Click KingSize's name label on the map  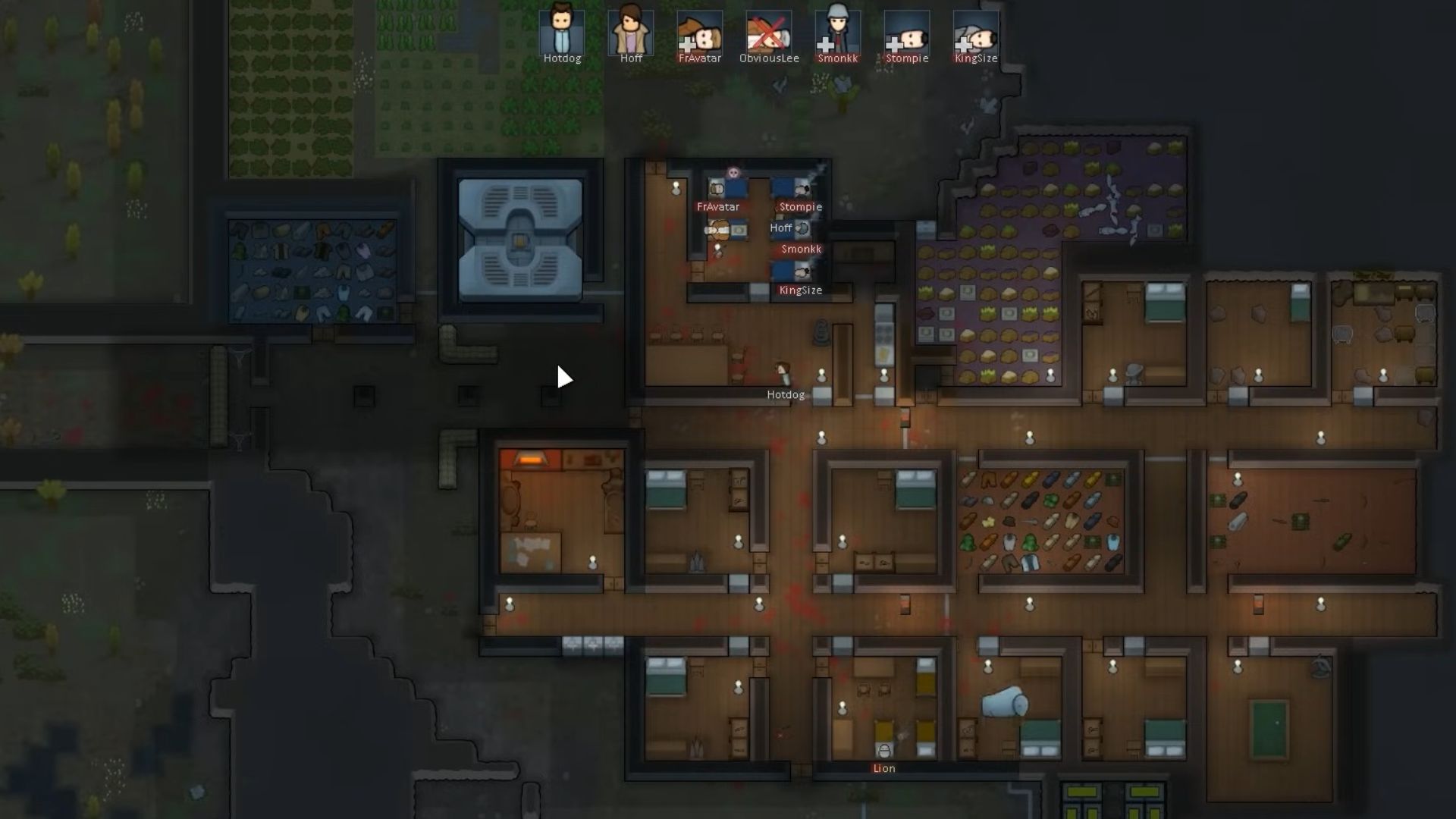point(801,290)
